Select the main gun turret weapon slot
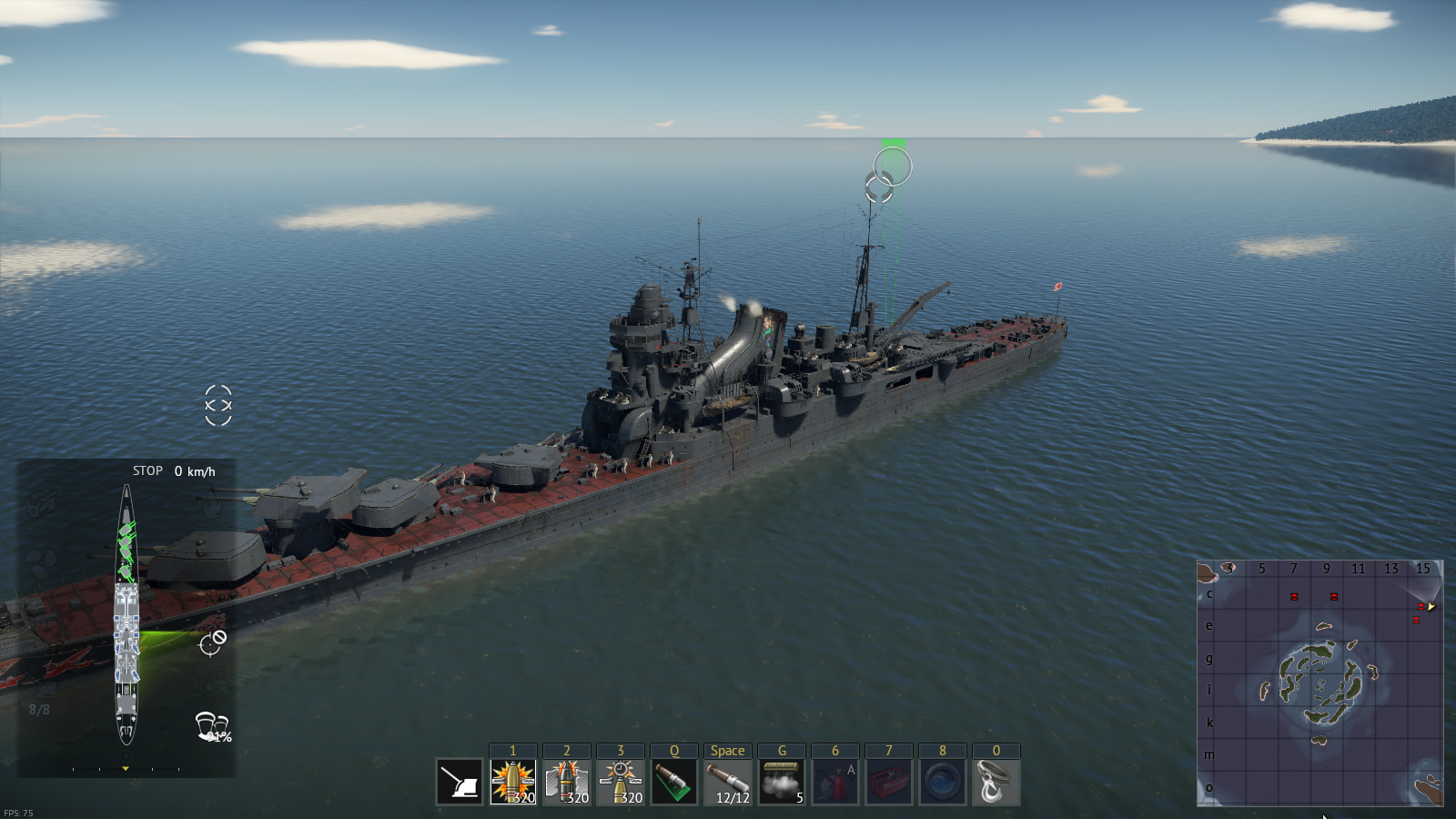Screen dimensions: 1456x819 pos(460,782)
